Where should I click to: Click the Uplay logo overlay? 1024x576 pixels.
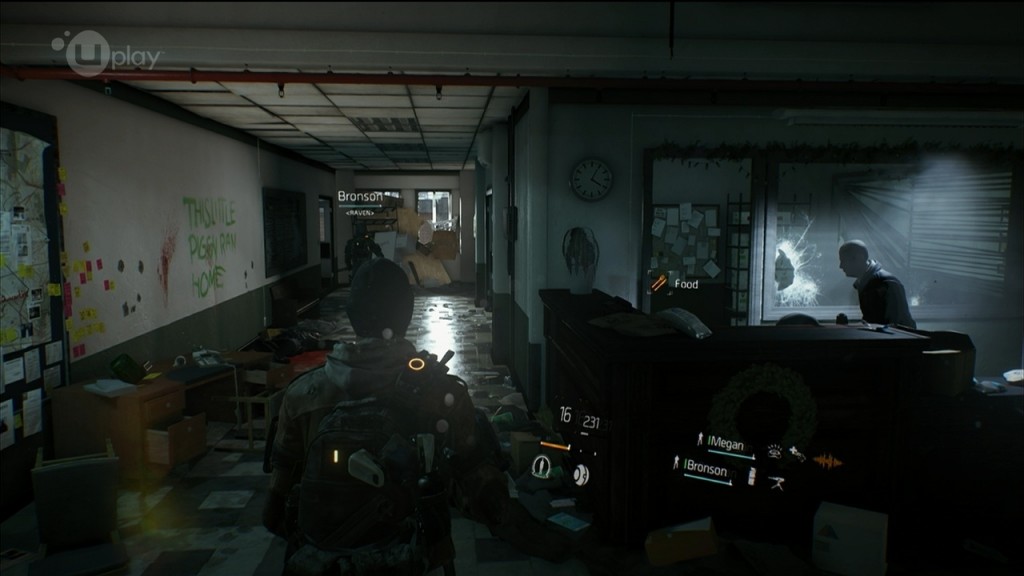107,53
